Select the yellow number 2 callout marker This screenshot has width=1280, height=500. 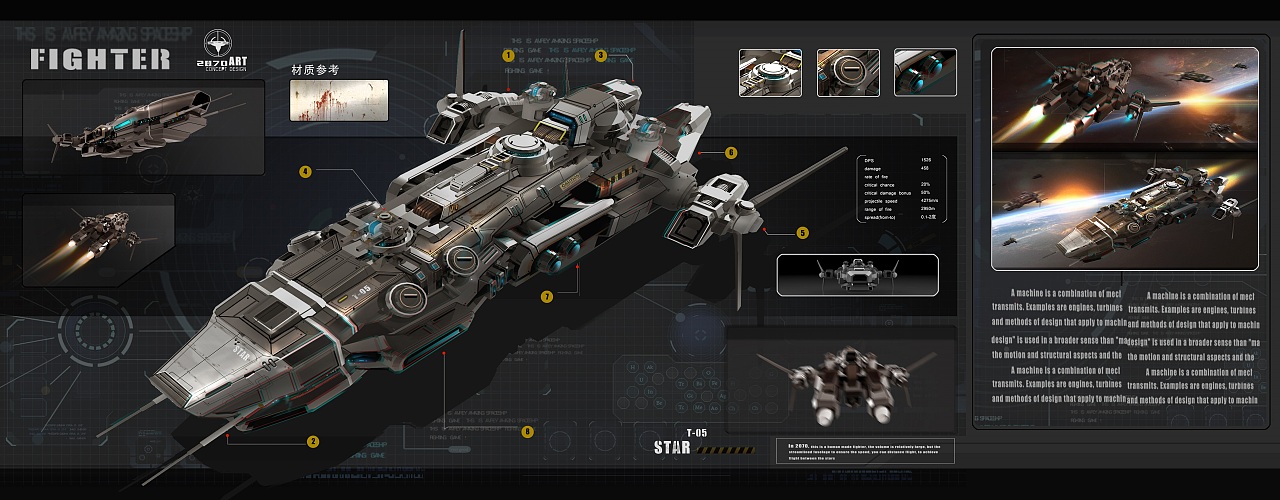[313, 441]
